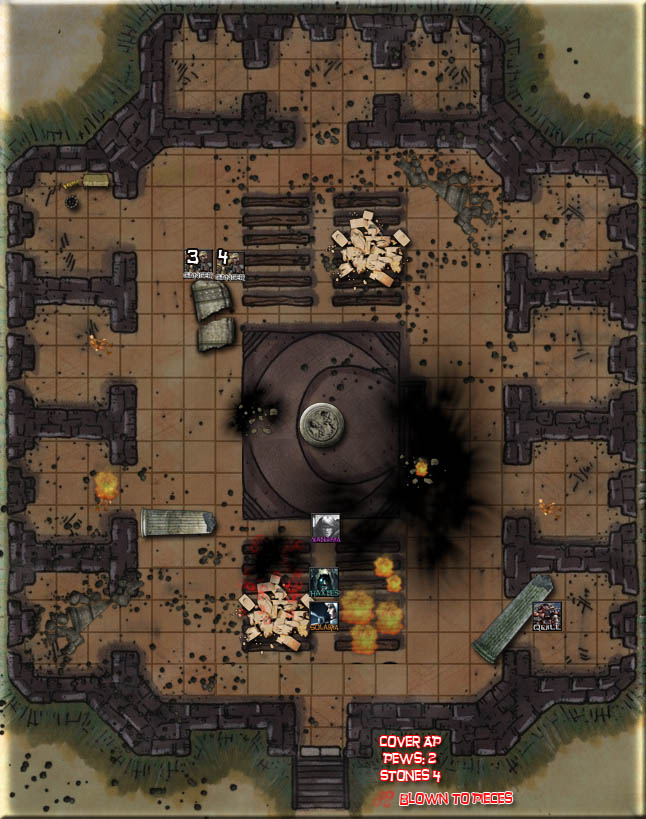Screen dimensions: 646x819
Task: Select the Quale character token
Action: (546, 615)
